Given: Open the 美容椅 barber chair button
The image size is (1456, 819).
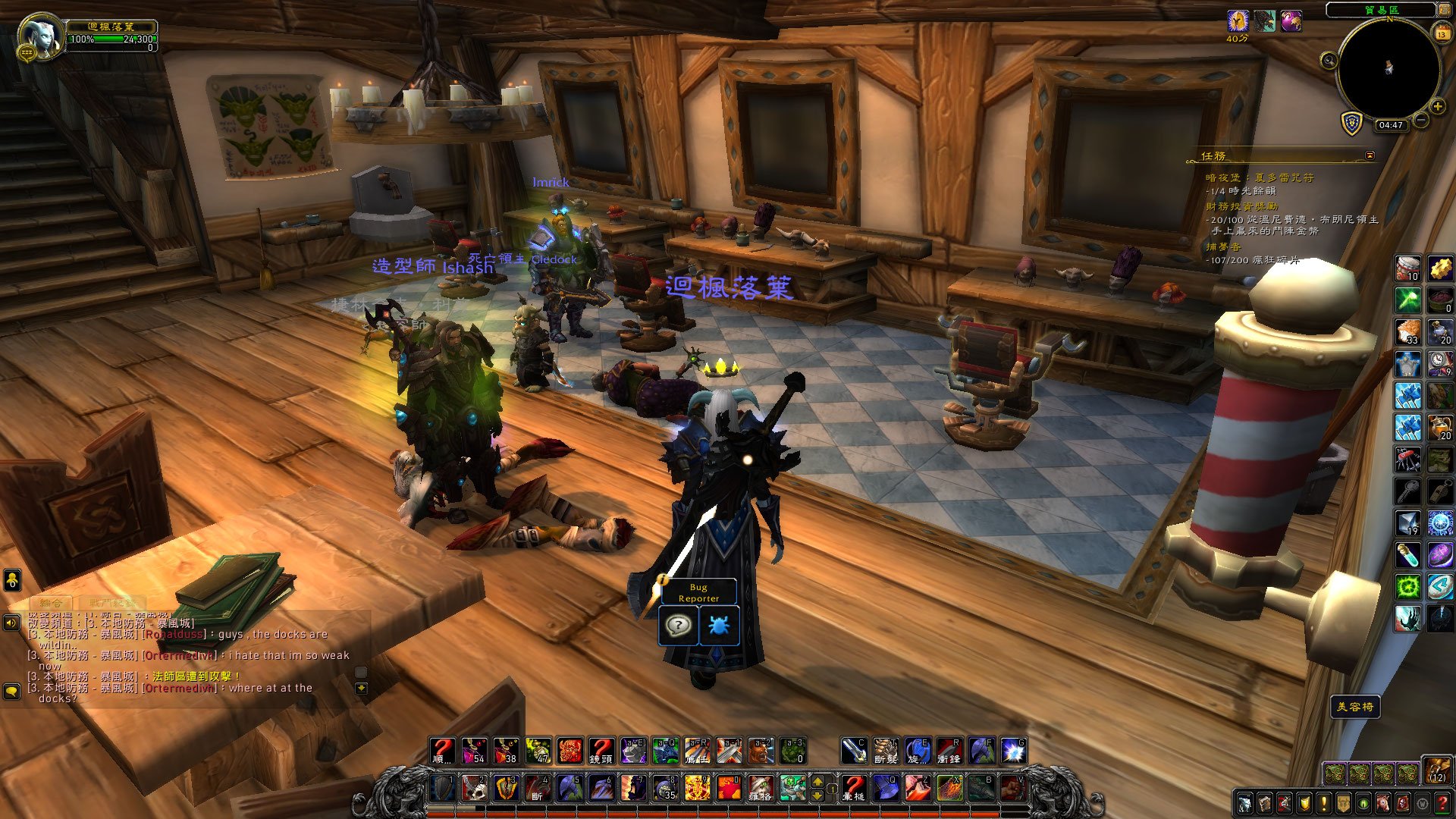Looking at the screenshot, I should point(1355,707).
